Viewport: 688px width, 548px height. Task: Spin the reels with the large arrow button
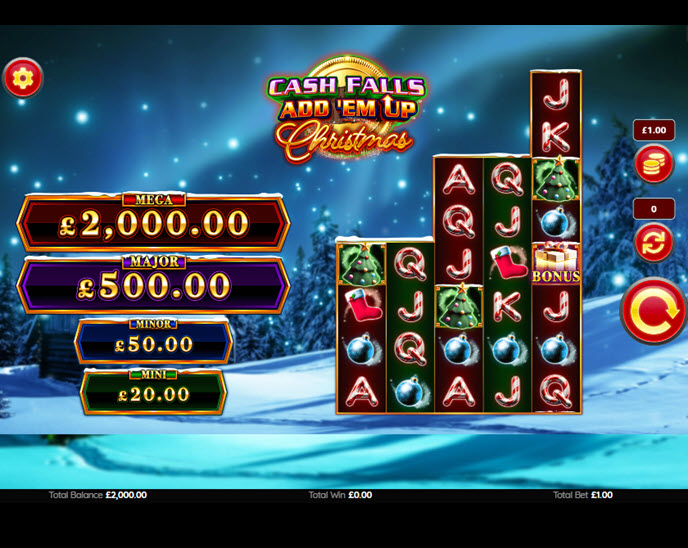[653, 311]
